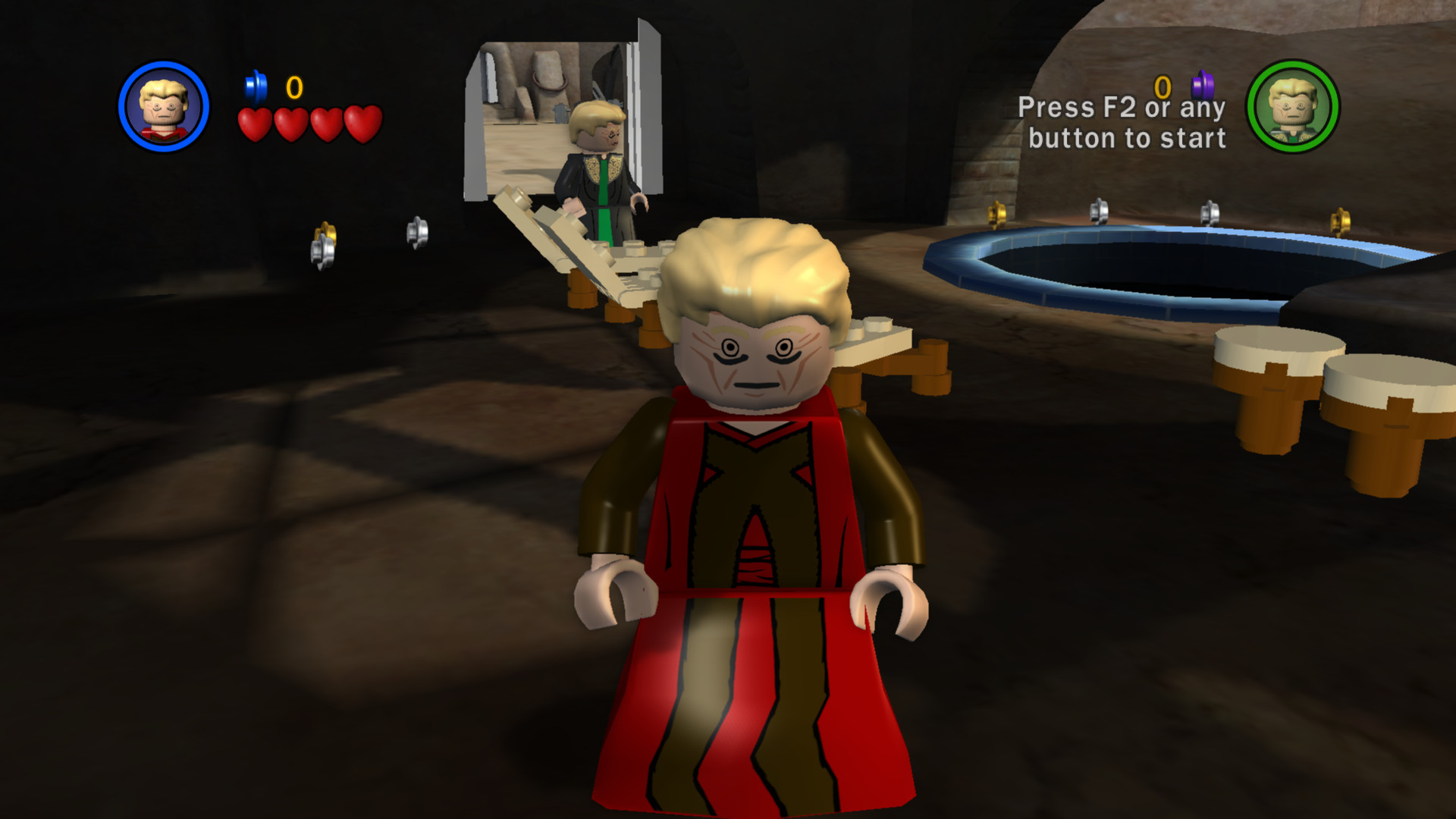Click Player 1's blue character portrait
This screenshot has width=1456, height=819.
163,106
